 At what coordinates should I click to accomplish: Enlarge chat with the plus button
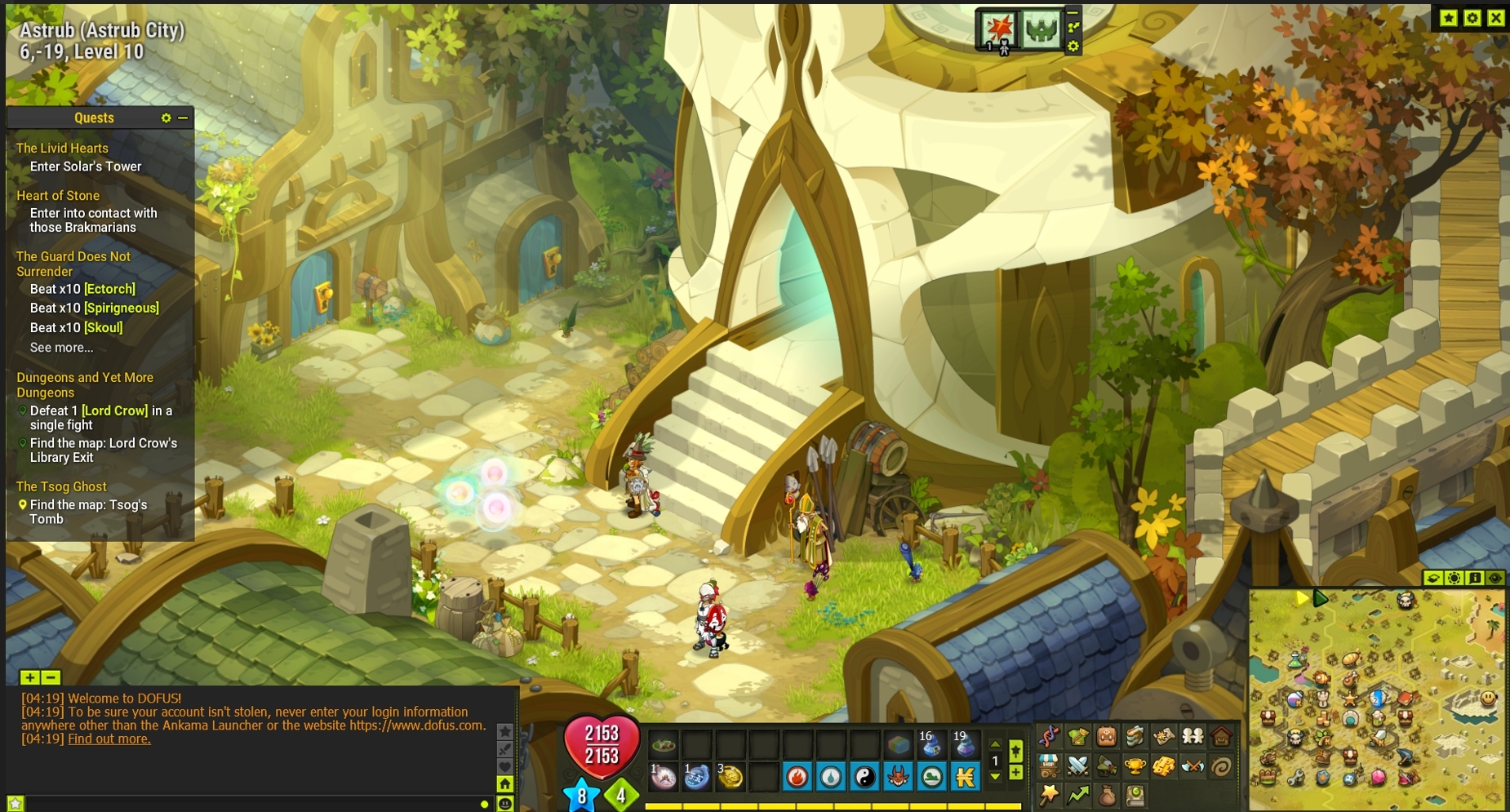(x=29, y=677)
